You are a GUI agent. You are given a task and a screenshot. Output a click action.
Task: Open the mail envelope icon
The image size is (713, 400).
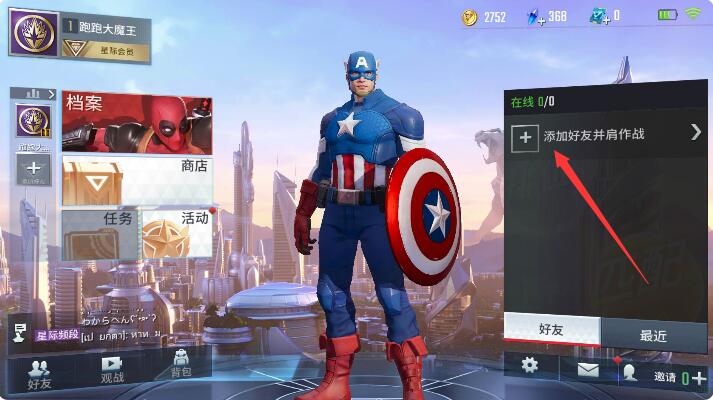point(587,370)
